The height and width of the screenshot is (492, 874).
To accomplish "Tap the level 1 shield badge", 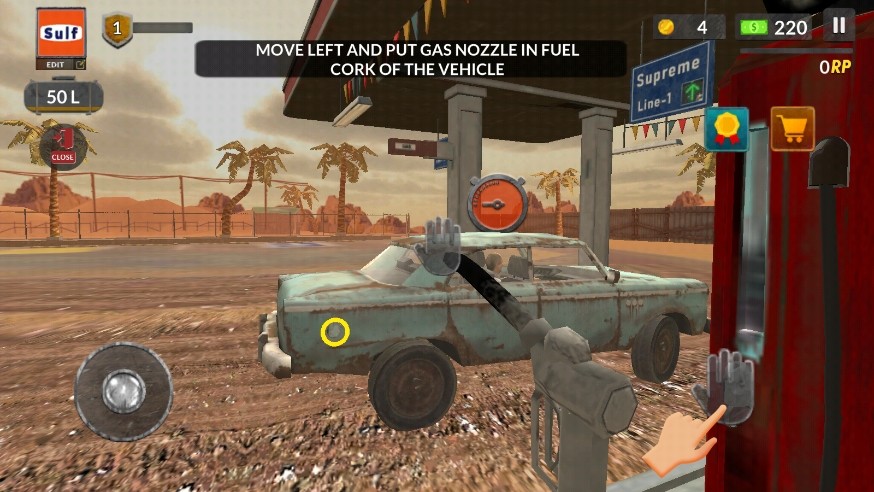I will [117, 29].
